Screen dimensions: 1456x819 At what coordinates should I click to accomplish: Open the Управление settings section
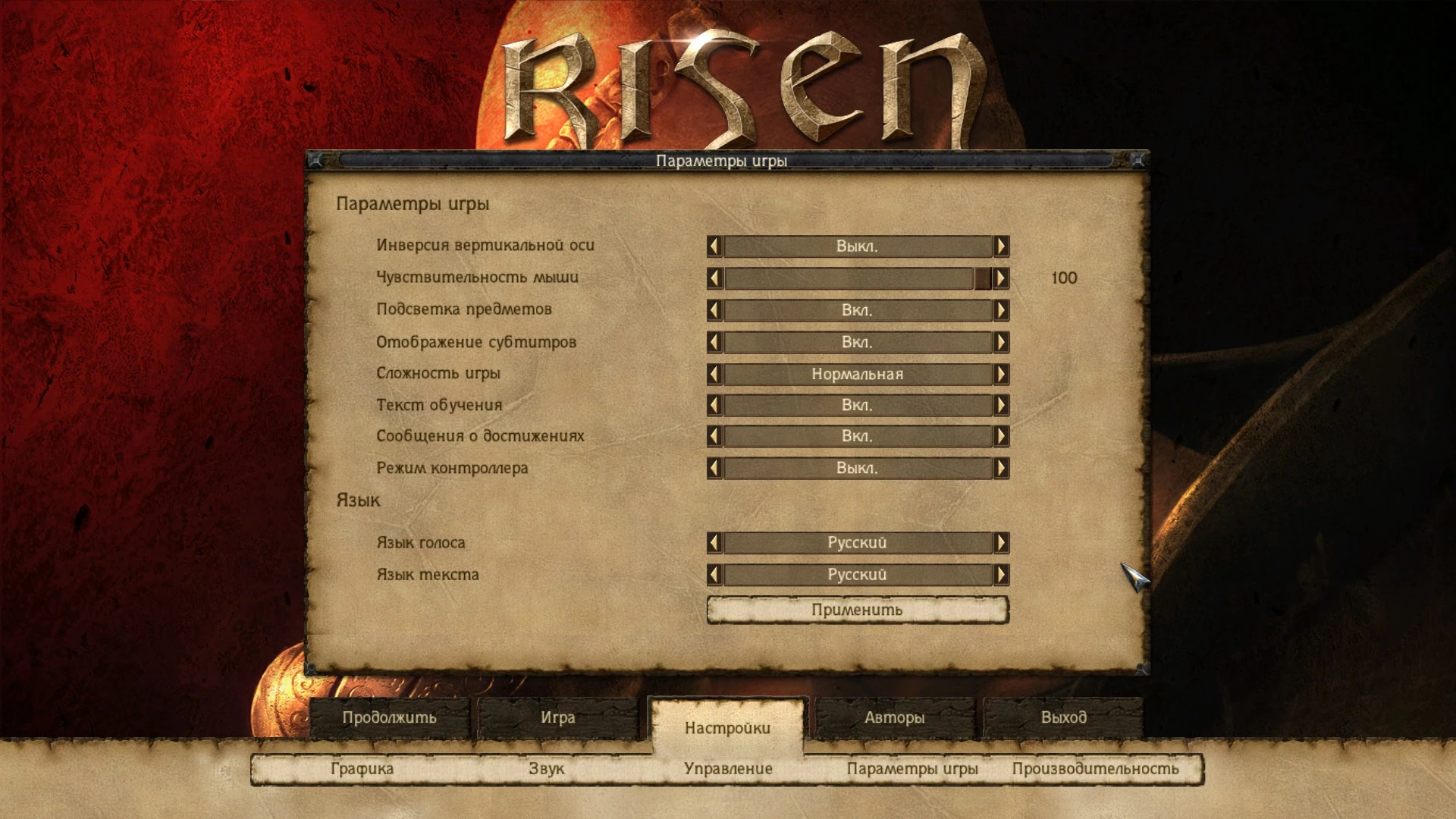(x=729, y=768)
